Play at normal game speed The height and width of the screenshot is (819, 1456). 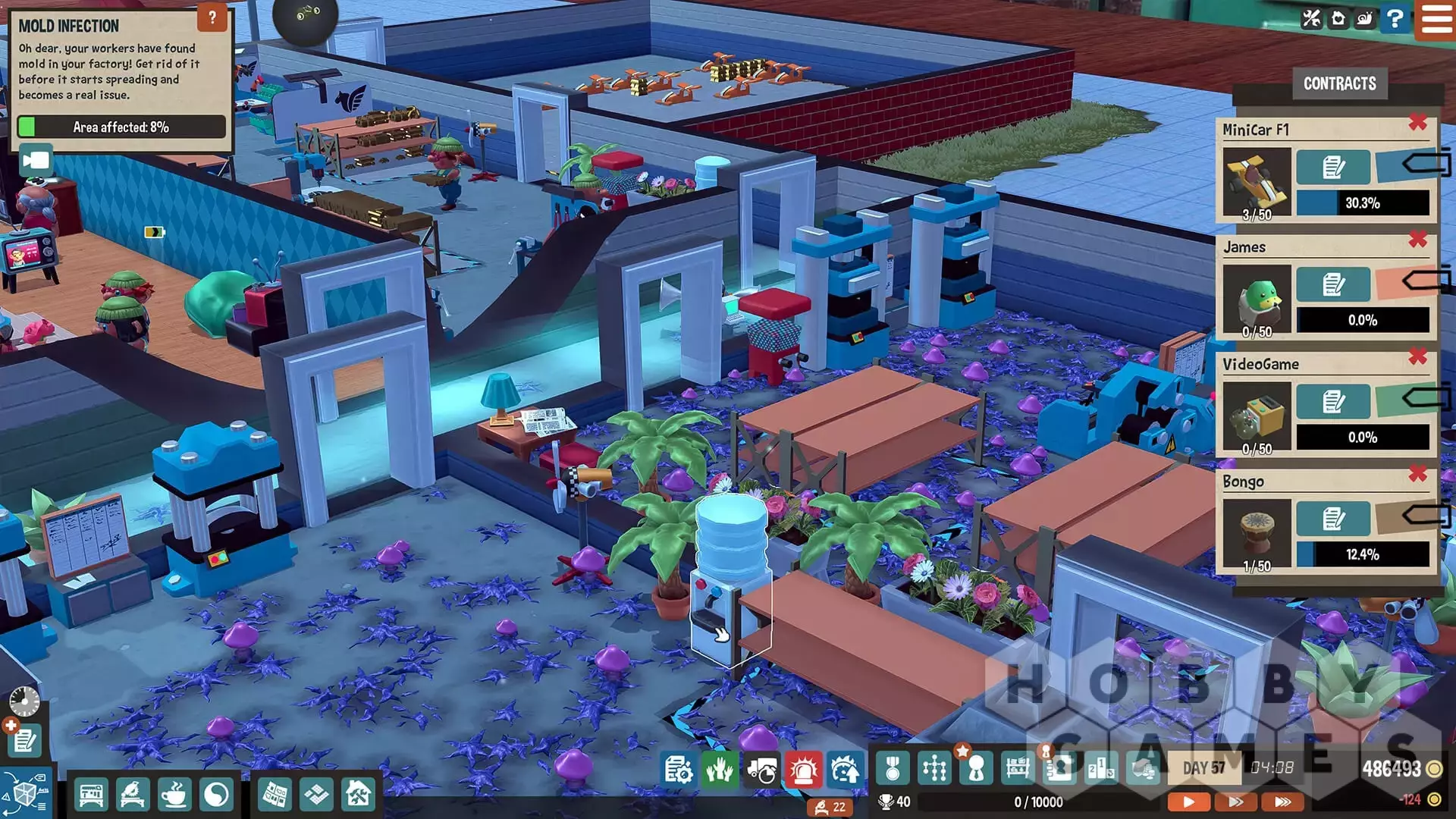[x=1188, y=802]
